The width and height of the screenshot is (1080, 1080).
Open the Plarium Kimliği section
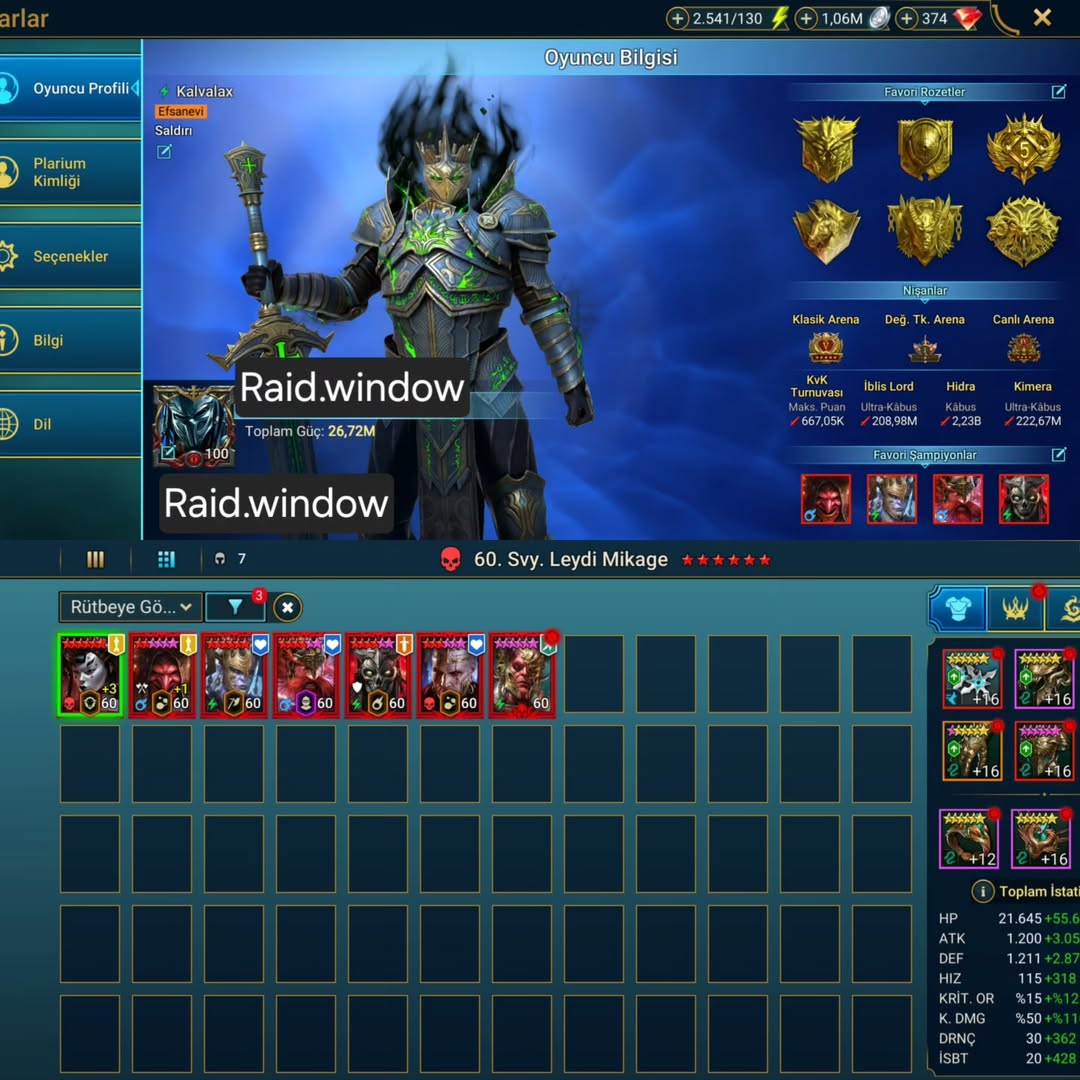tap(60, 172)
